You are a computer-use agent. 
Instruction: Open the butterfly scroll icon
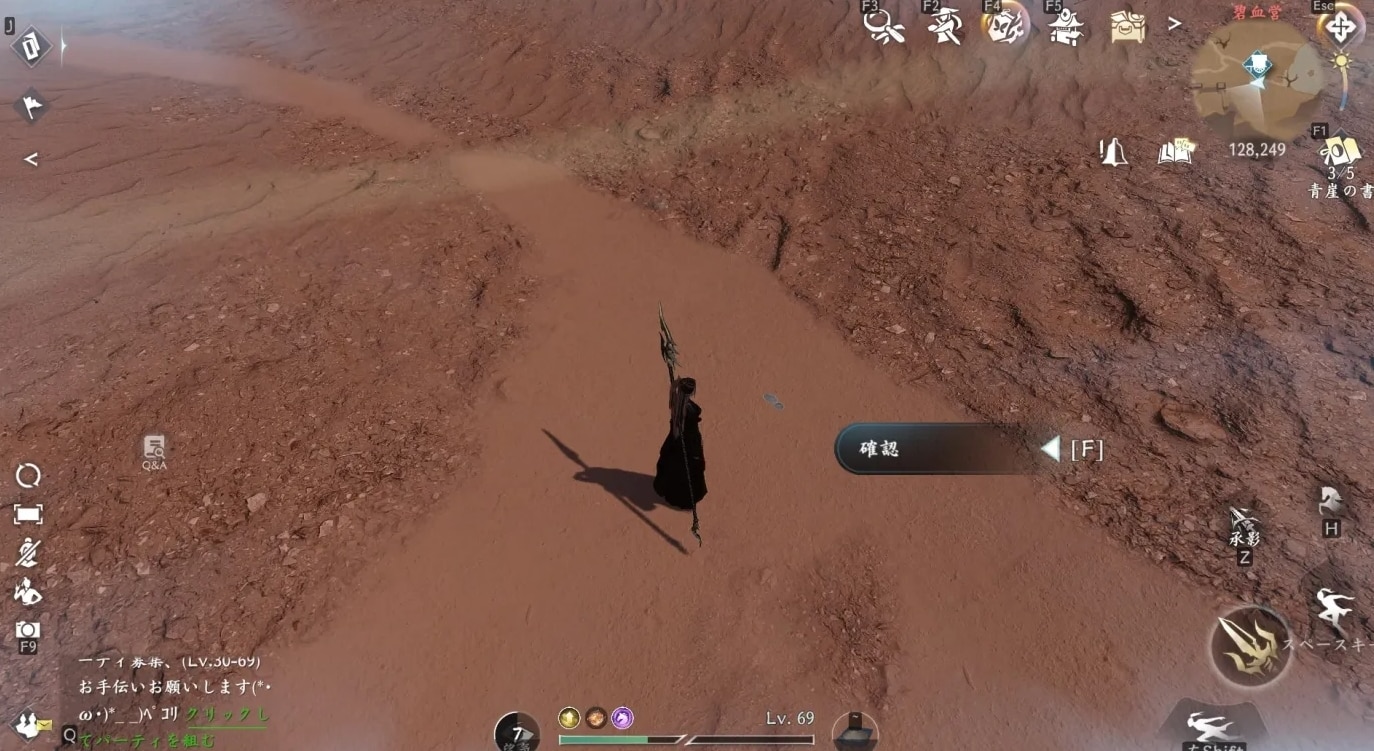coord(1004,26)
